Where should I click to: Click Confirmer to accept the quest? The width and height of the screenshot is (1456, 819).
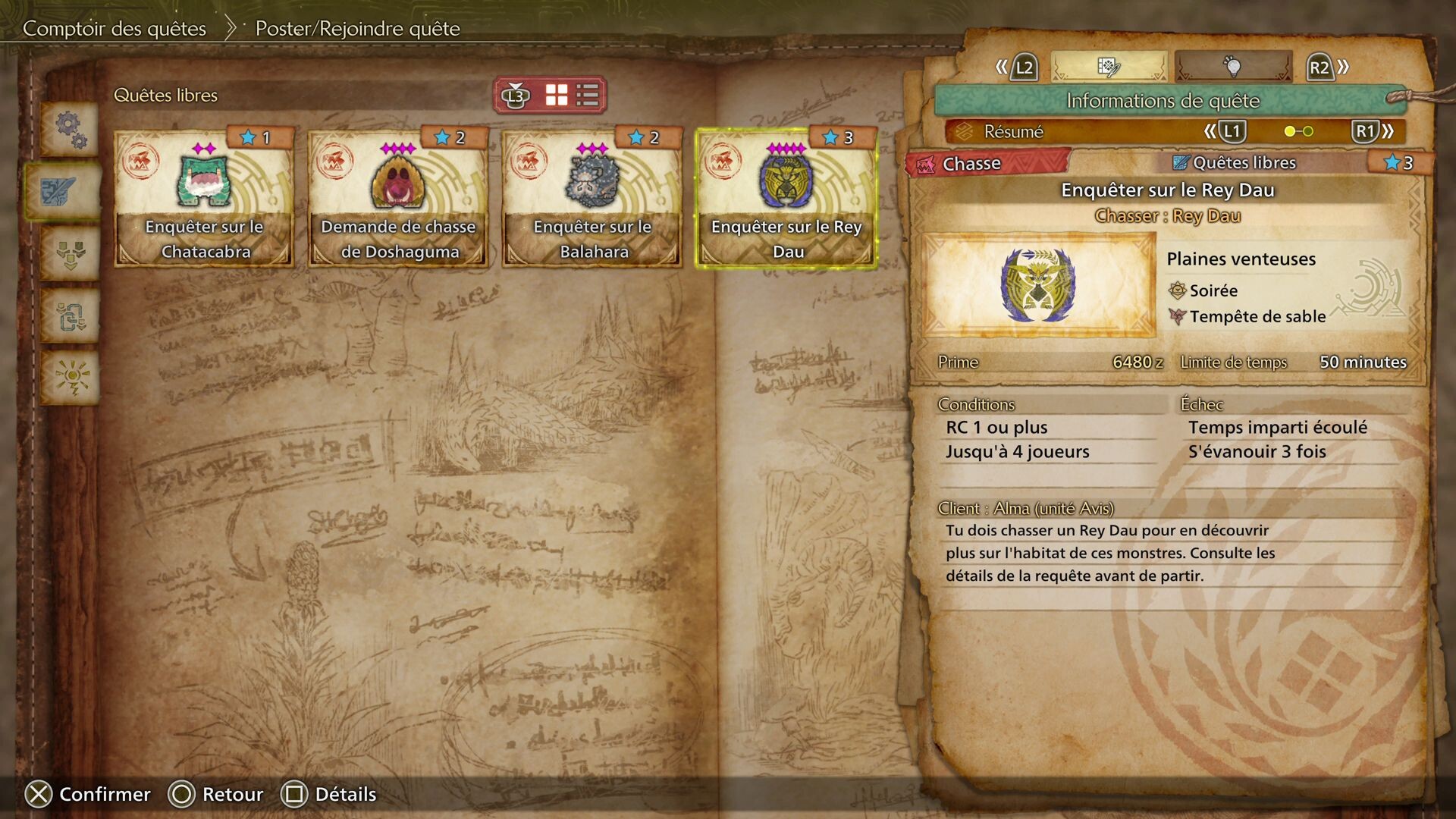88,794
